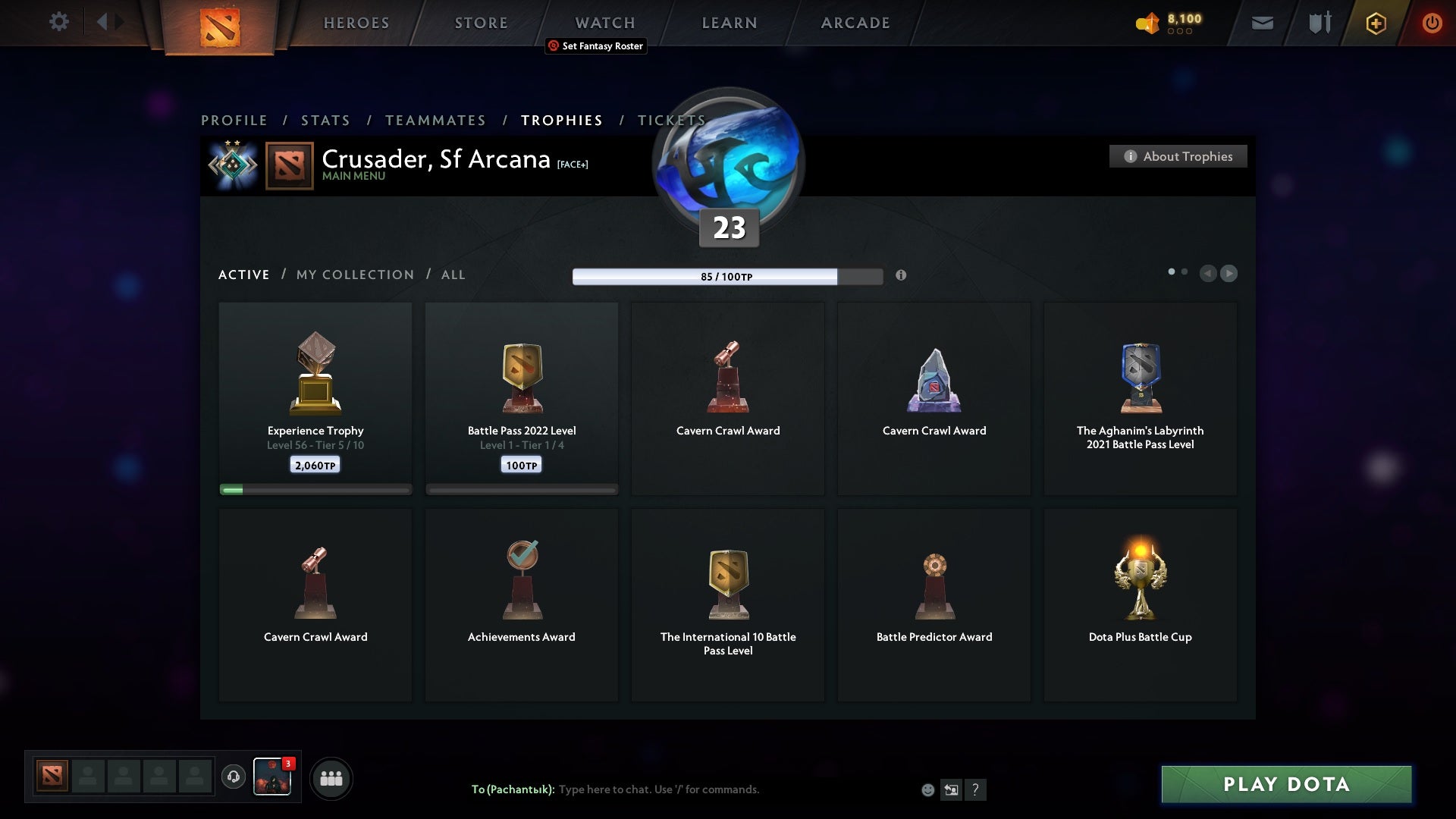The height and width of the screenshot is (819, 1456).
Task: Open the chat wheel icon next to emoticons
Action: 952,789
